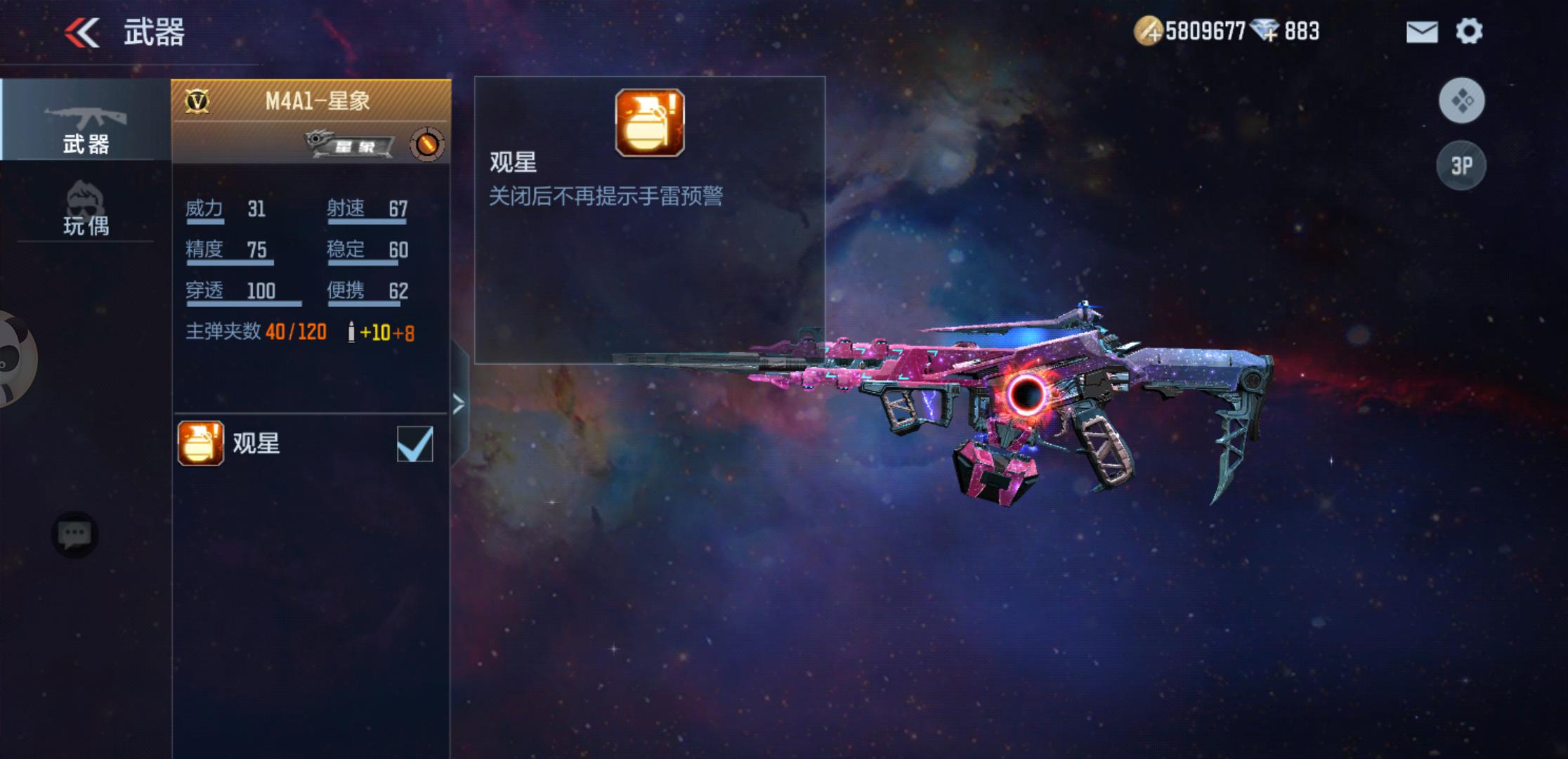Open the controller button icon

(1462, 100)
